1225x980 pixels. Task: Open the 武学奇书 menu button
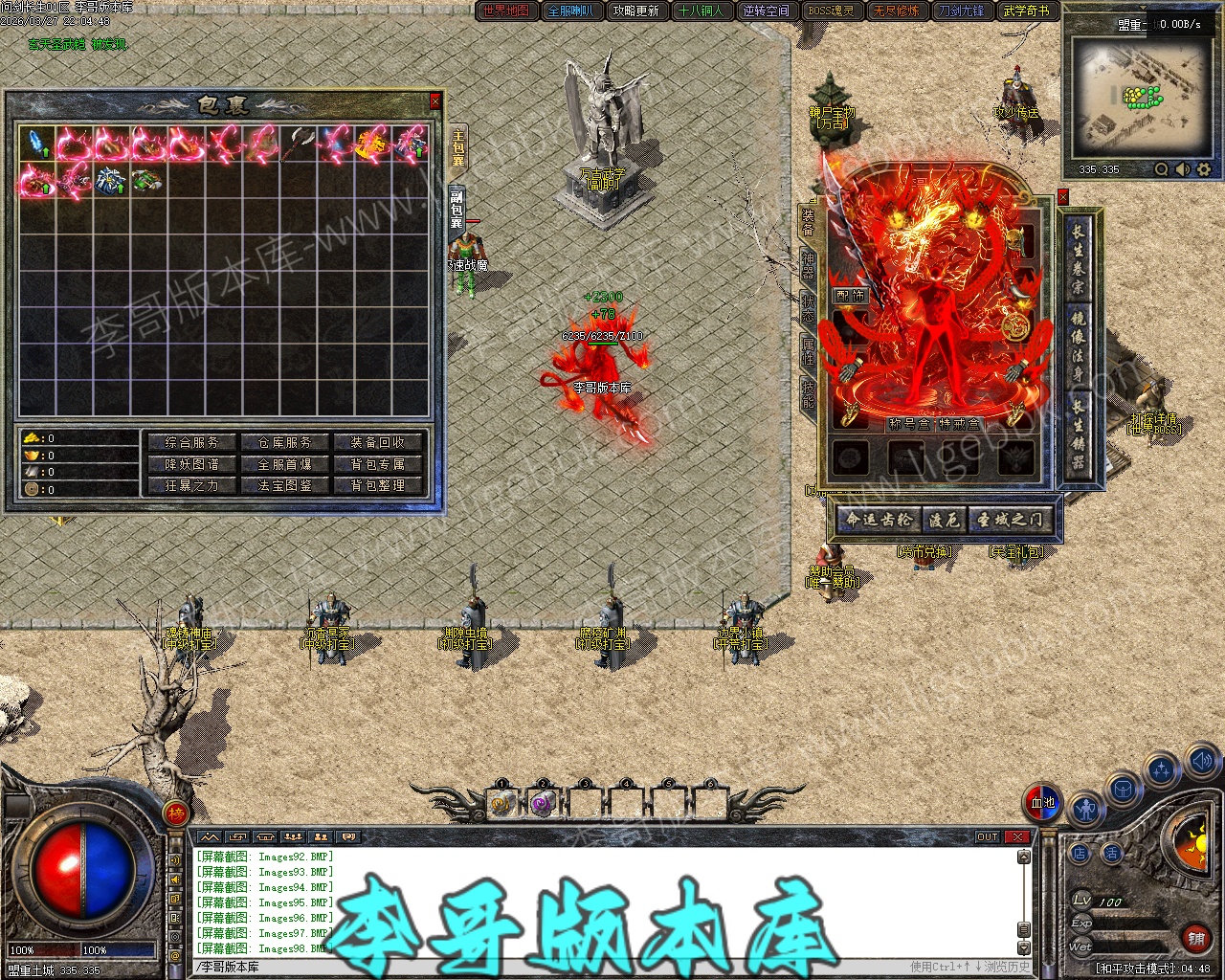(x=1026, y=11)
